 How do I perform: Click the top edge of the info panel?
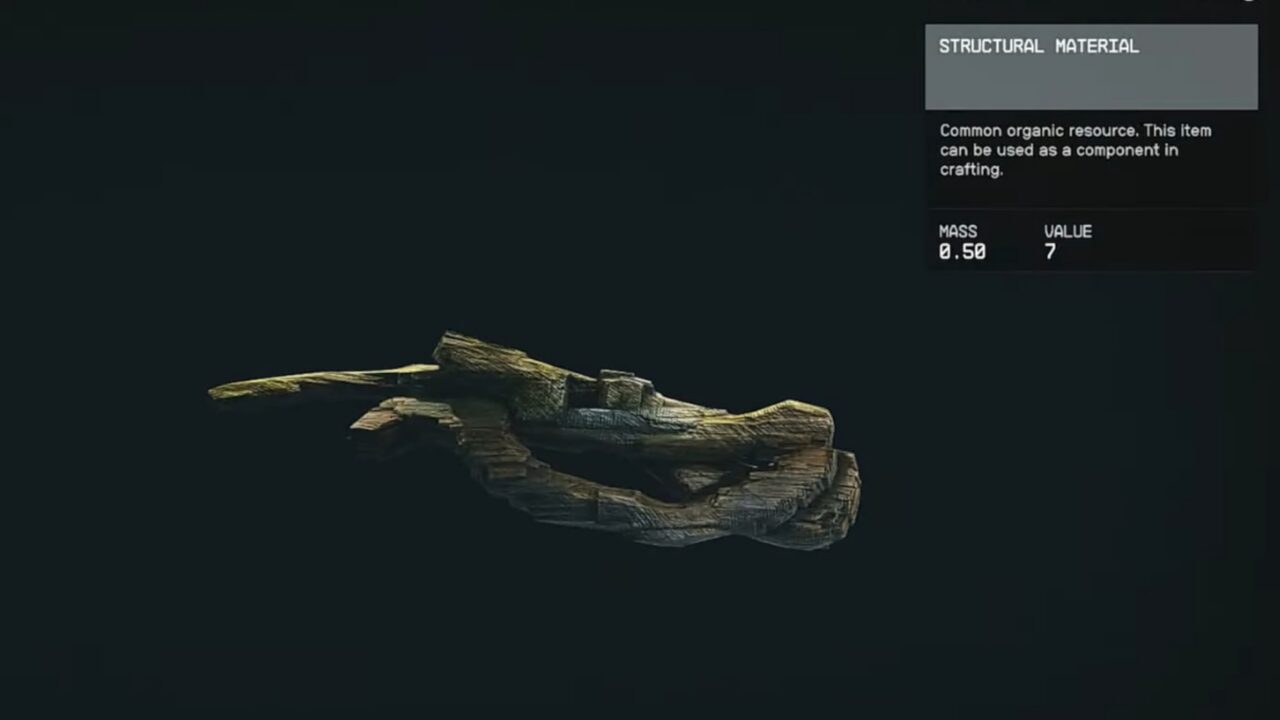tap(1092, 3)
